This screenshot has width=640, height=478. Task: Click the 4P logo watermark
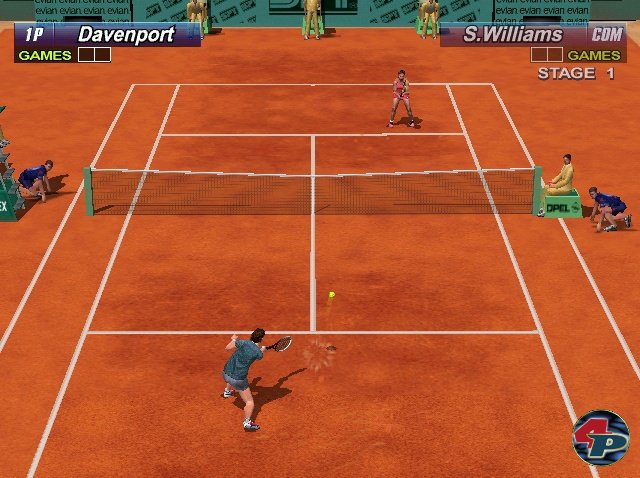click(x=600, y=438)
